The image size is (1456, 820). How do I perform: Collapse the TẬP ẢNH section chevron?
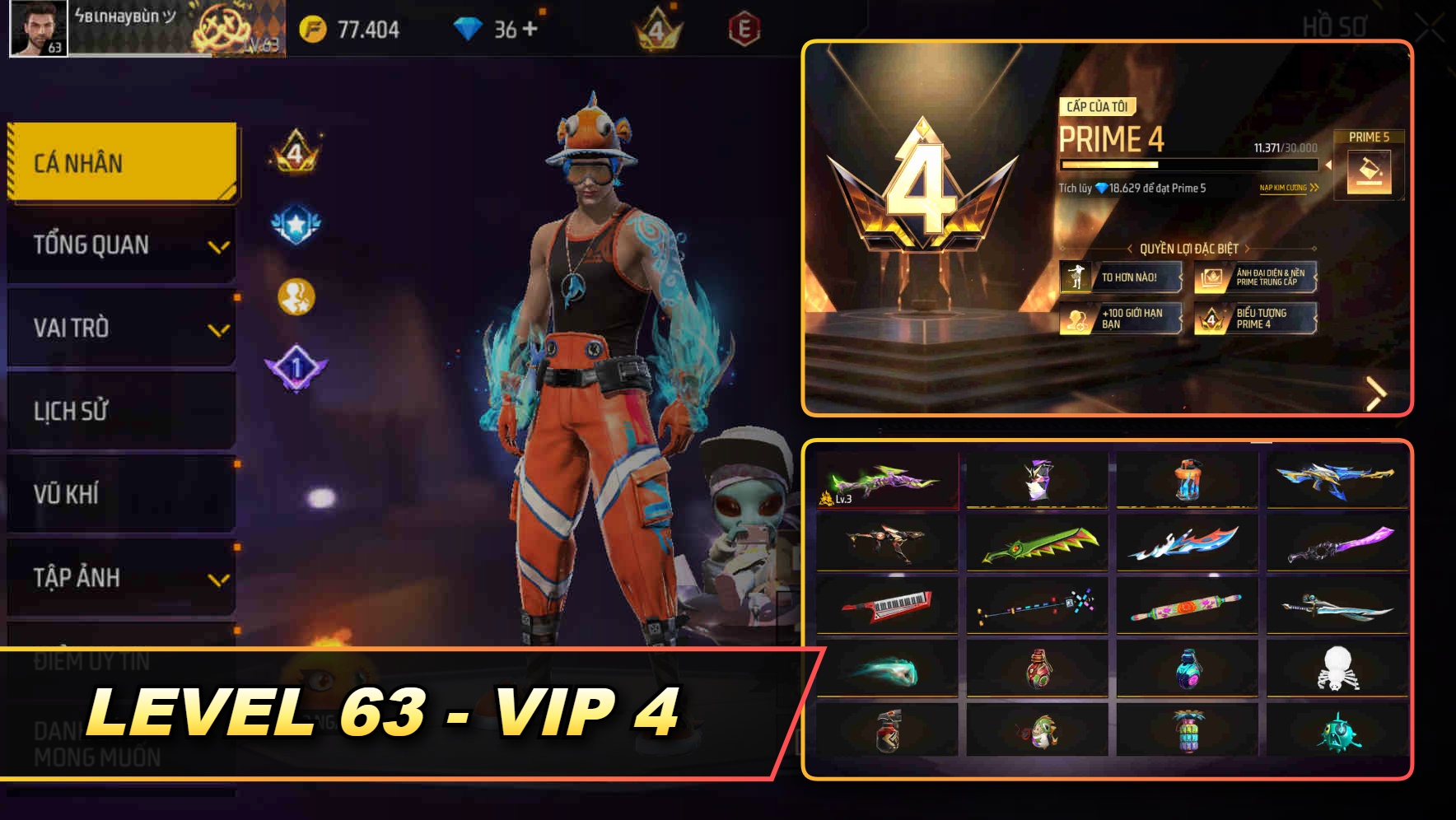[x=219, y=579]
